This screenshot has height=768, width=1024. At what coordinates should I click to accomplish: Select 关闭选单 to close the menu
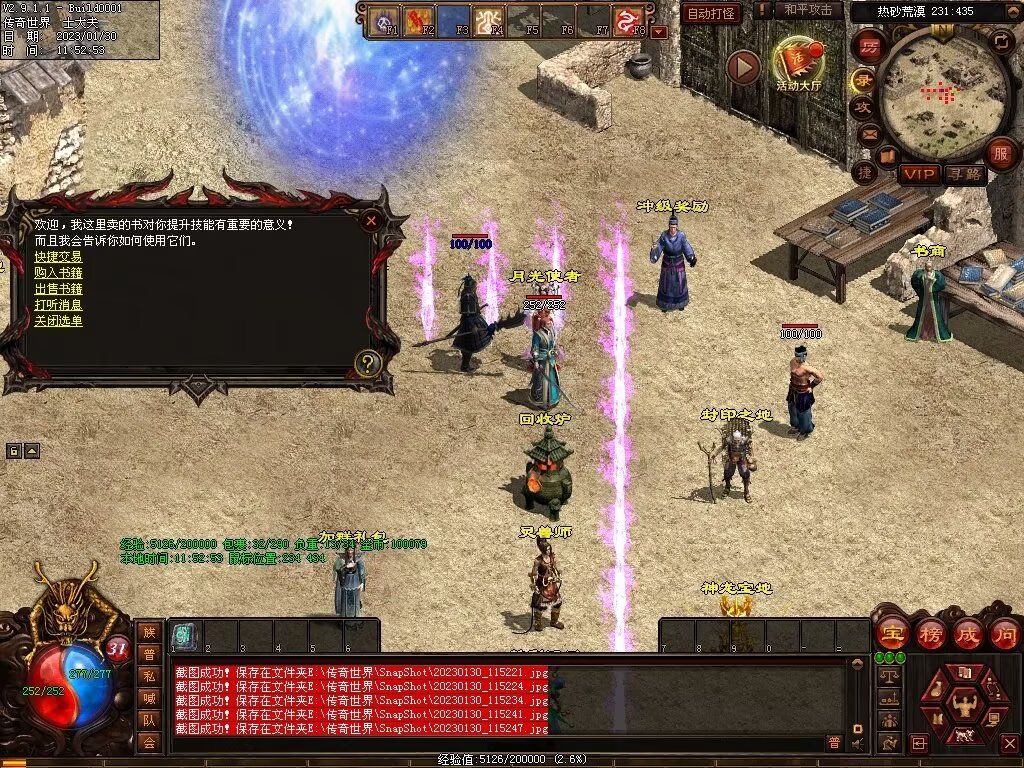point(58,321)
